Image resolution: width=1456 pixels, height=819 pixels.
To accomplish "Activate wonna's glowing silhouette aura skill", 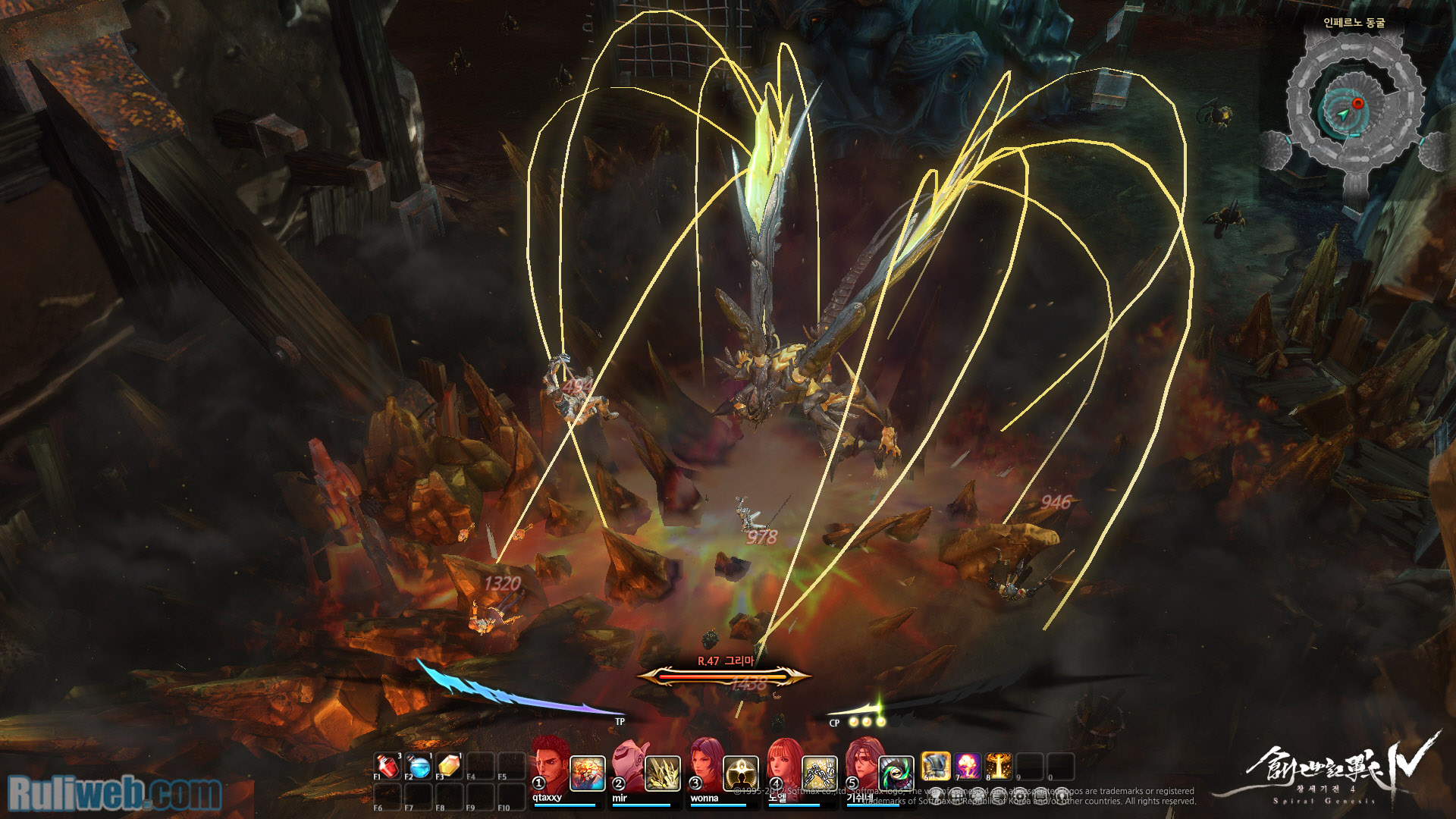I will (x=741, y=773).
